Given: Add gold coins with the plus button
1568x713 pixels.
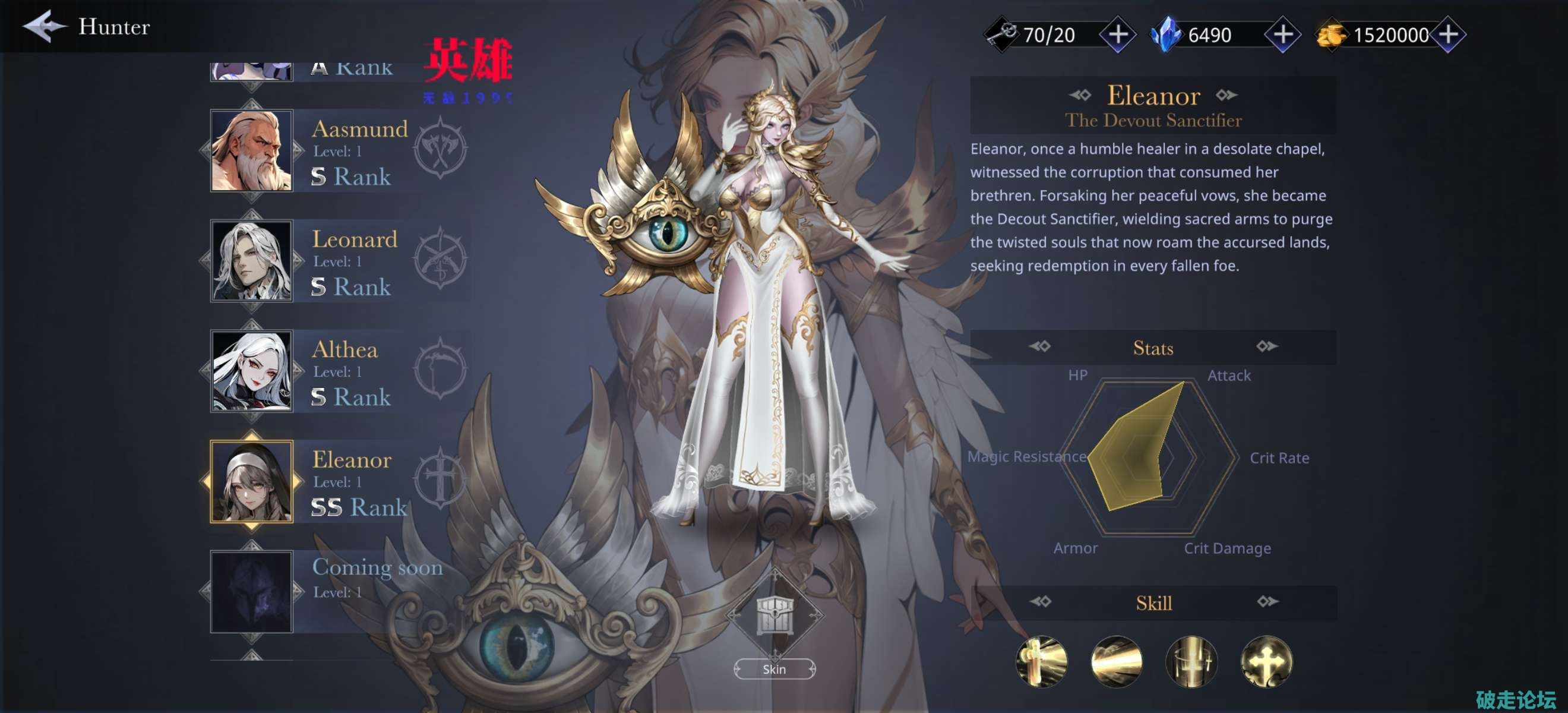Looking at the screenshot, I should pyautogui.click(x=1448, y=34).
